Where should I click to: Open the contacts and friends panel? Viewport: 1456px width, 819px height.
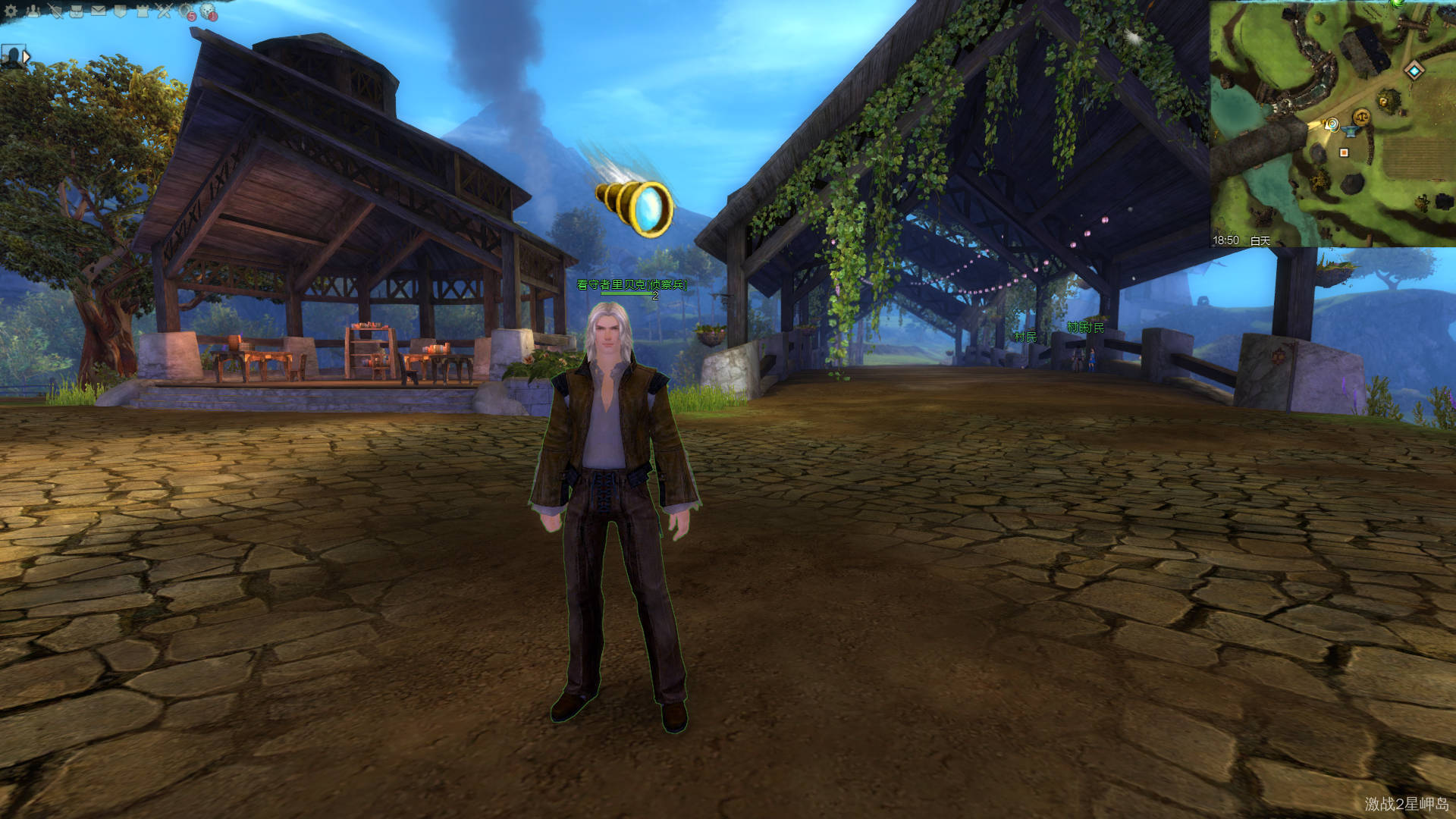(x=33, y=11)
